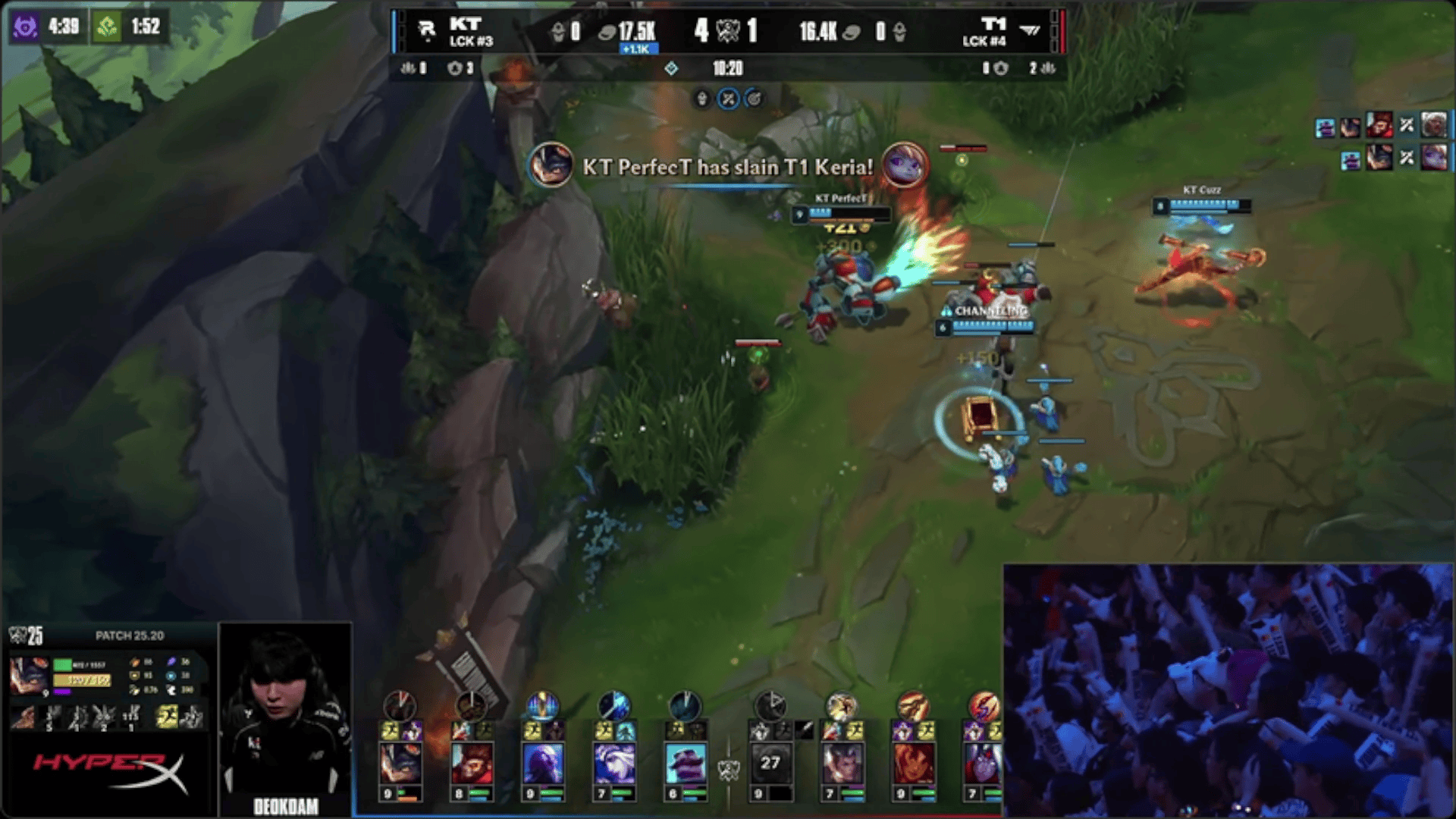Click the Flash spell in the left stats panel
This screenshot has height=819, width=1456.
coord(166,716)
